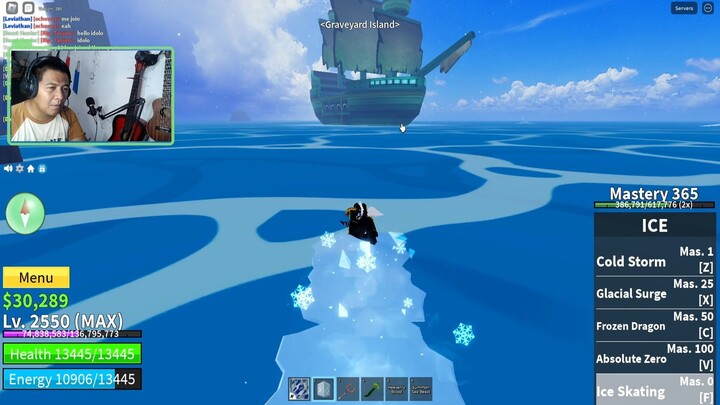Image resolution: width=720 pixels, height=405 pixels.
Task: Click the green compass
Action: [25, 213]
